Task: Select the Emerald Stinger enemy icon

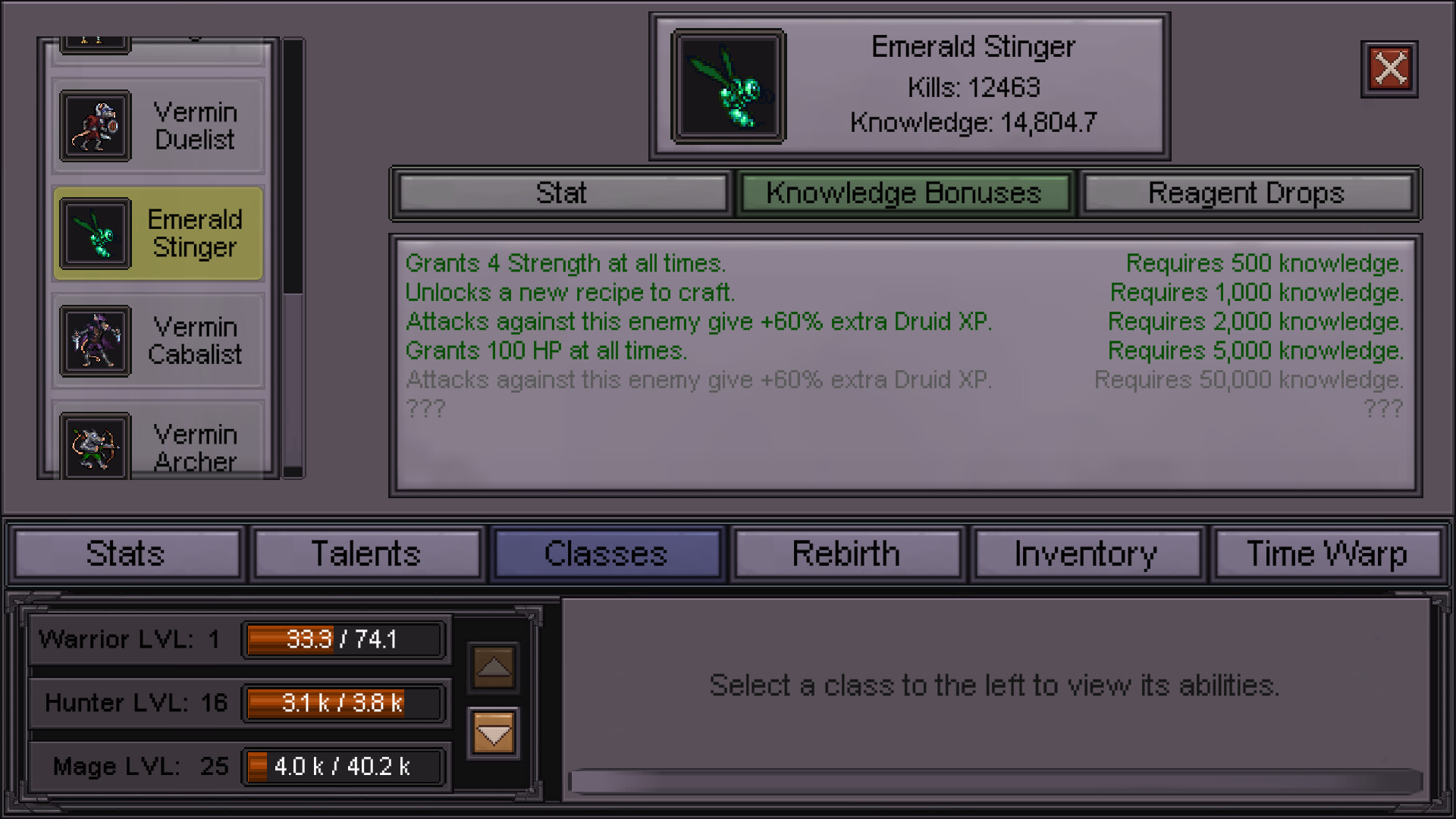Action: [x=96, y=234]
